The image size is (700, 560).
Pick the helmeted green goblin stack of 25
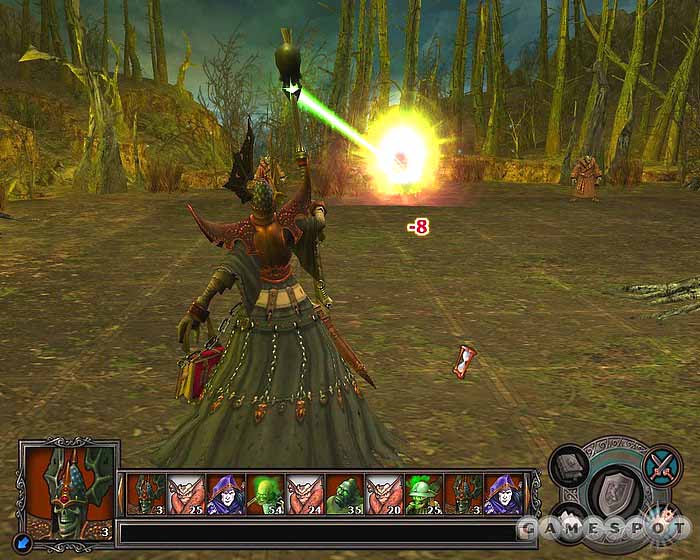pyautogui.click(x=424, y=494)
